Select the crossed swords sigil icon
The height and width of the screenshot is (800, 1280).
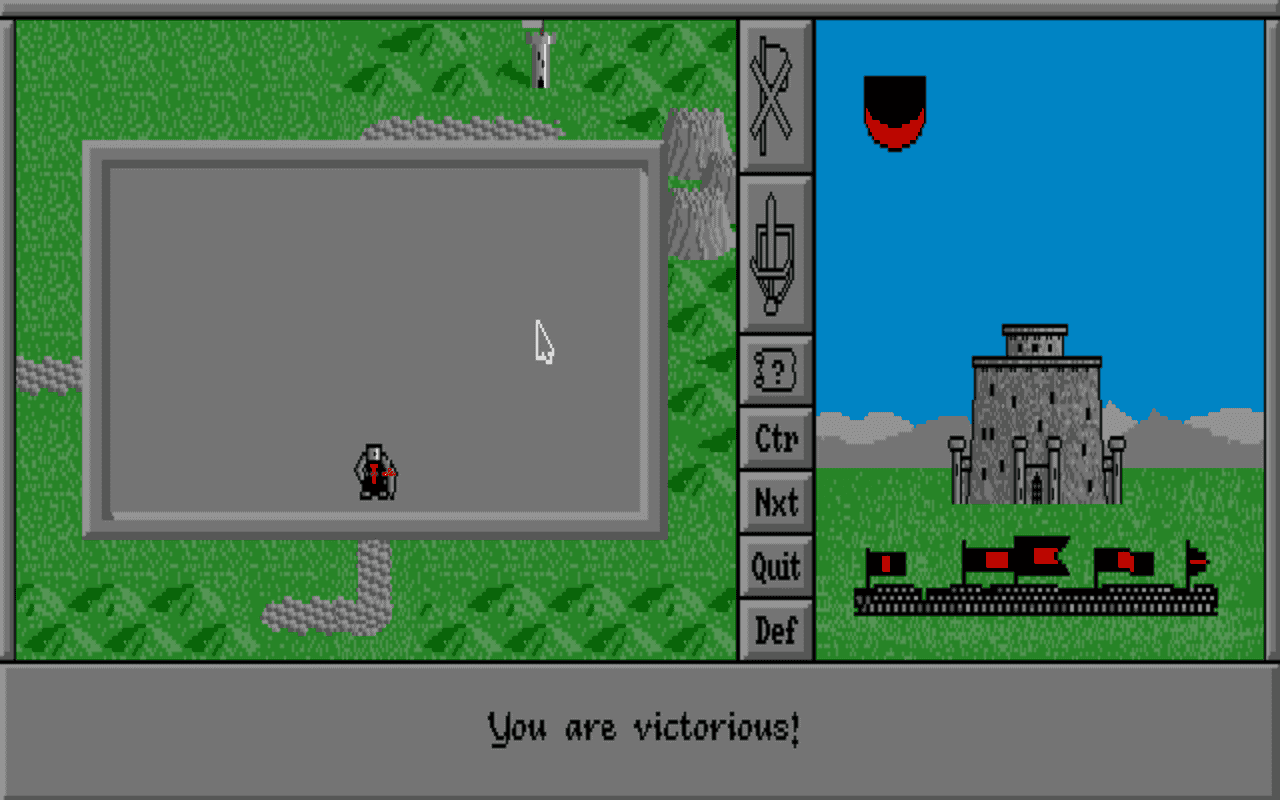(775, 95)
